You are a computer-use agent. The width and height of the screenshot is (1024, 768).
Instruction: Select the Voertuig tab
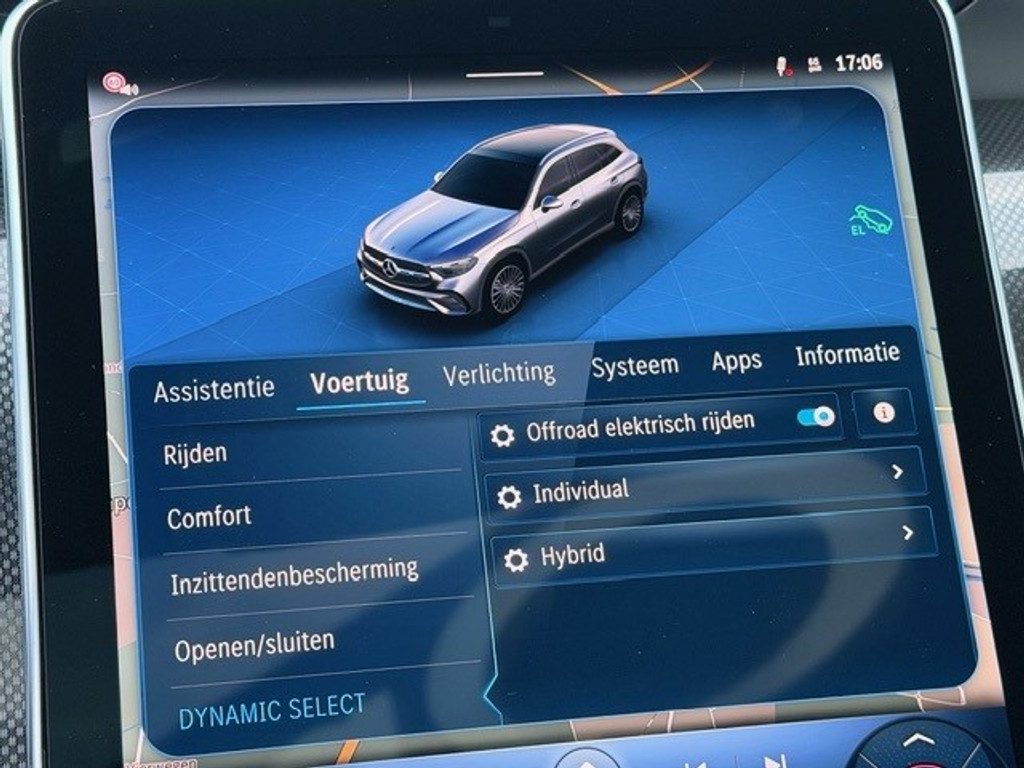click(x=359, y=382)
